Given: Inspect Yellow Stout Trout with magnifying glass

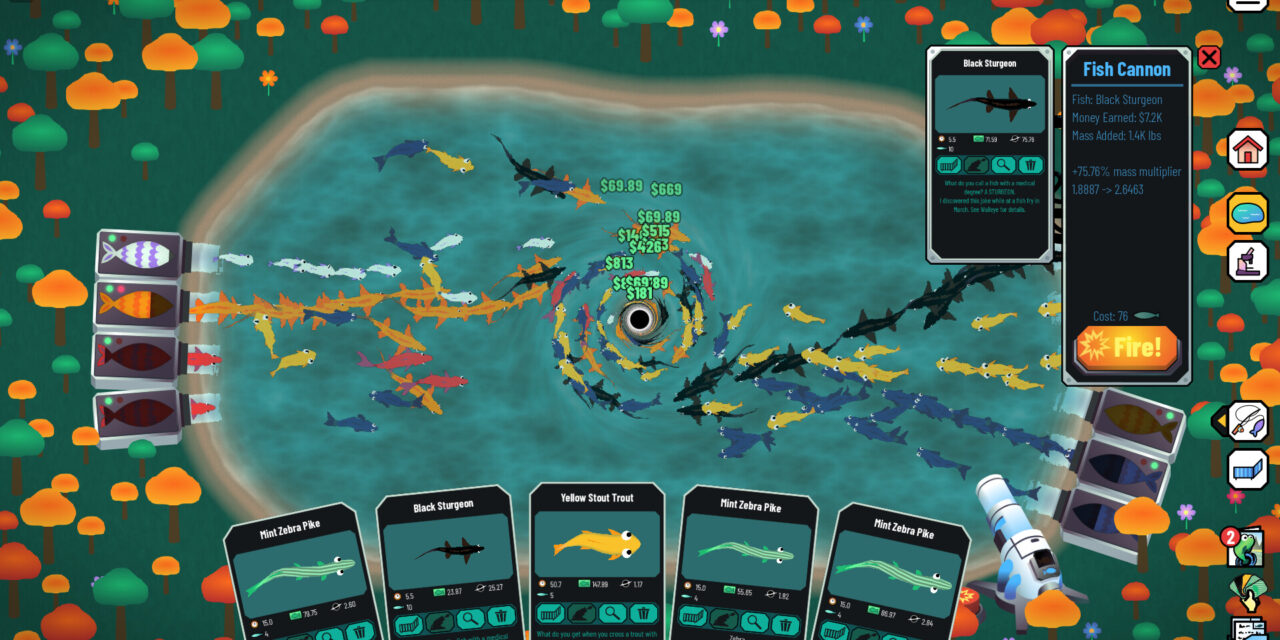Looking at the screenshot, I should [x=612, y=613].
